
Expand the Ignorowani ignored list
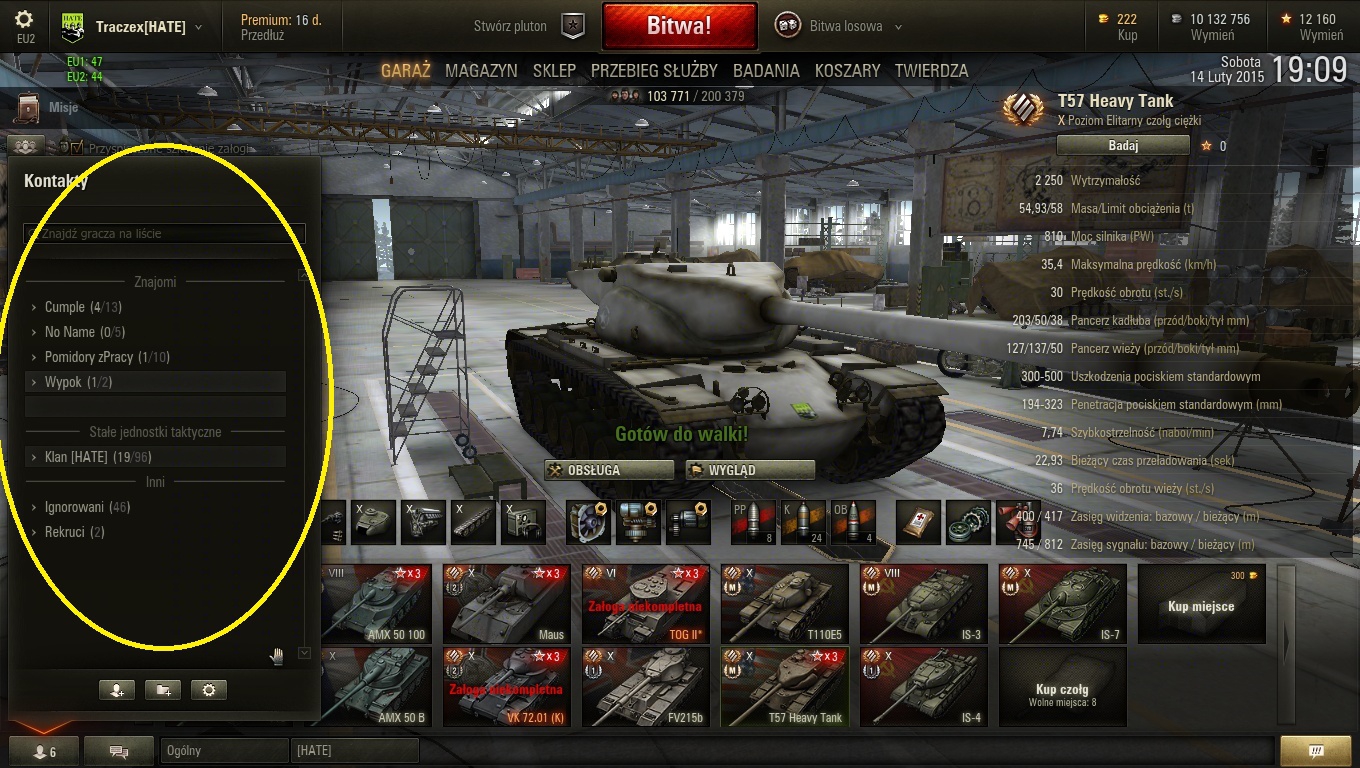[x=74, y=507]
